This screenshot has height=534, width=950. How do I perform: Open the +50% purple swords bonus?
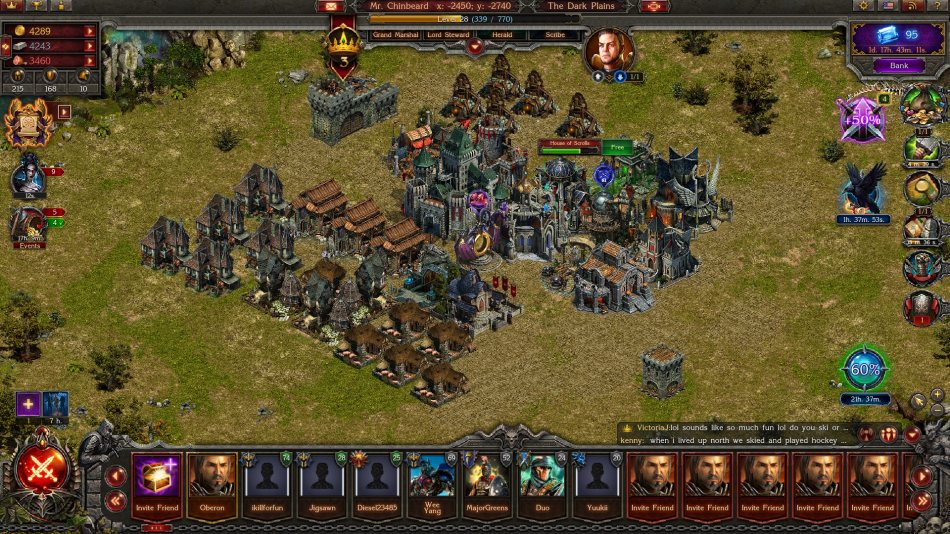tap(861, 119)
